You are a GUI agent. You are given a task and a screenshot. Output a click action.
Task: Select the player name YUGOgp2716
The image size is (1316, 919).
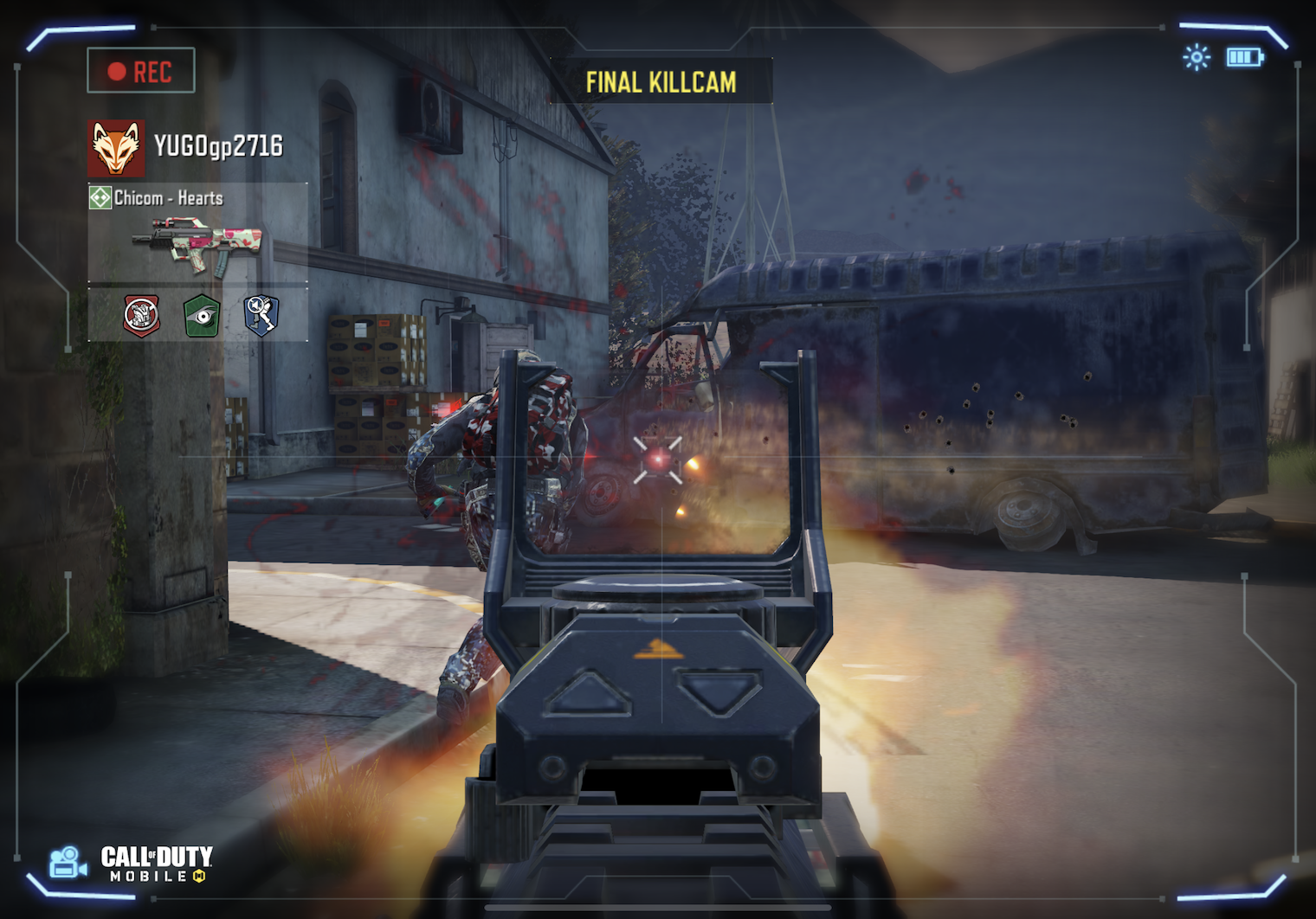(218, 146)
